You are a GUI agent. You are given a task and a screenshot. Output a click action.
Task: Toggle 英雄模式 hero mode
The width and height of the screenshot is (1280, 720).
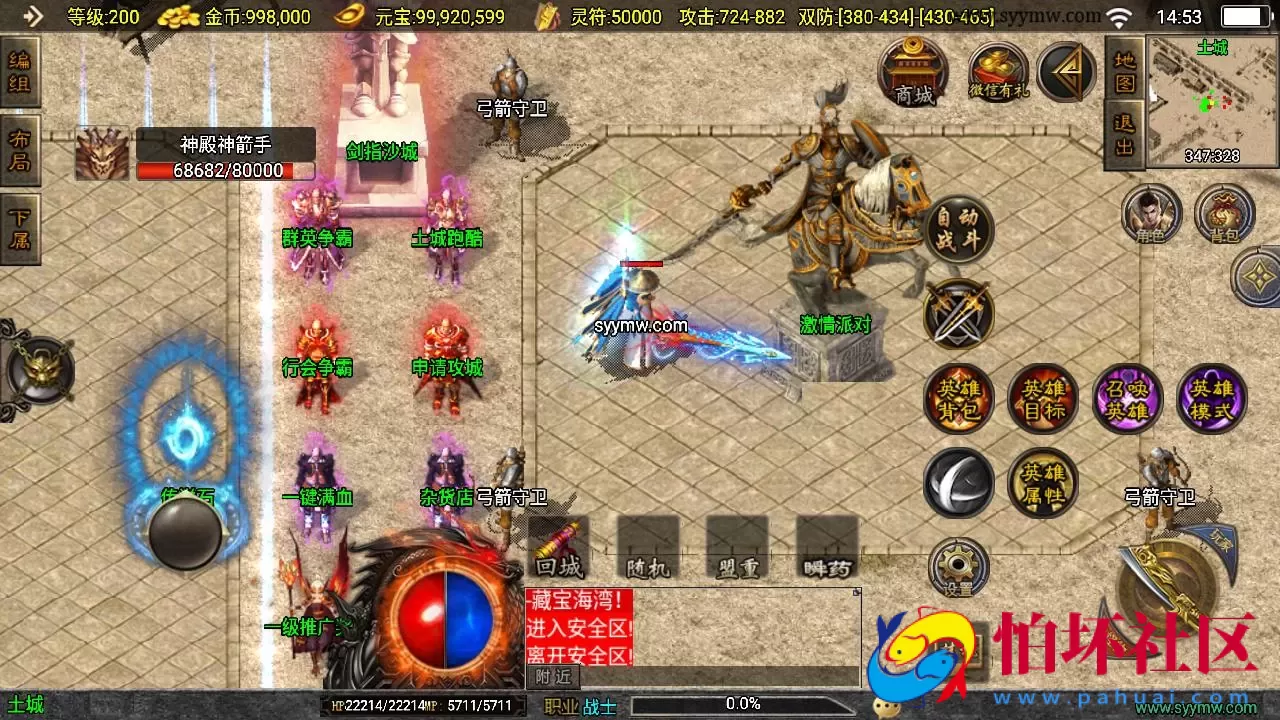[1212, 398]
